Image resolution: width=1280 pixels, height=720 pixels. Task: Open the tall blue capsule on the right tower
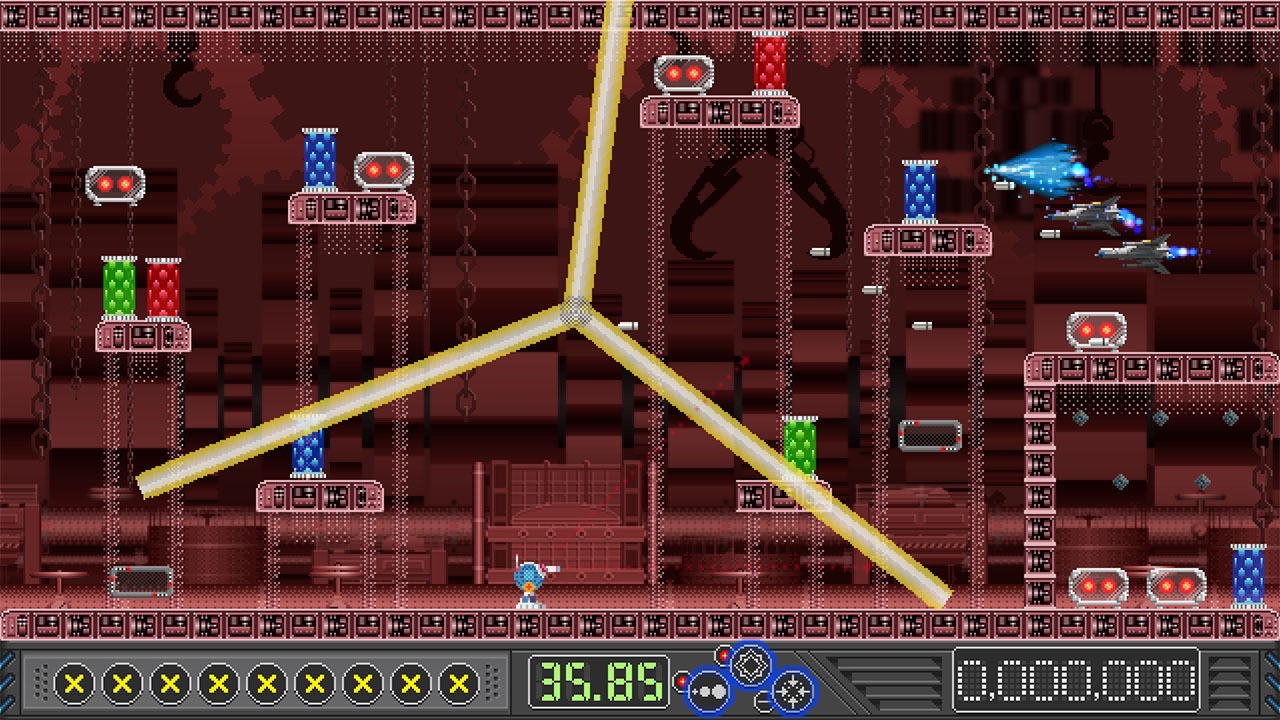(920, 190)
